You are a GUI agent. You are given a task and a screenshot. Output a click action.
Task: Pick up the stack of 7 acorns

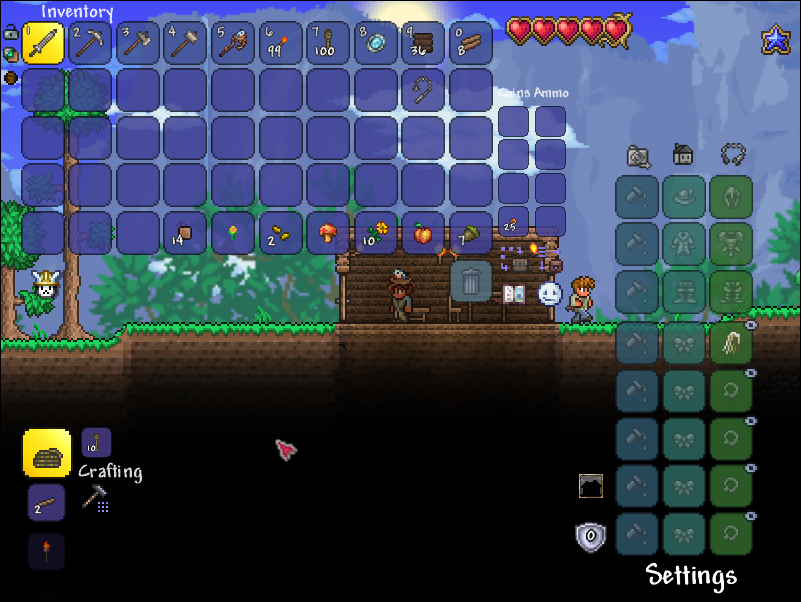pos(471,233)
